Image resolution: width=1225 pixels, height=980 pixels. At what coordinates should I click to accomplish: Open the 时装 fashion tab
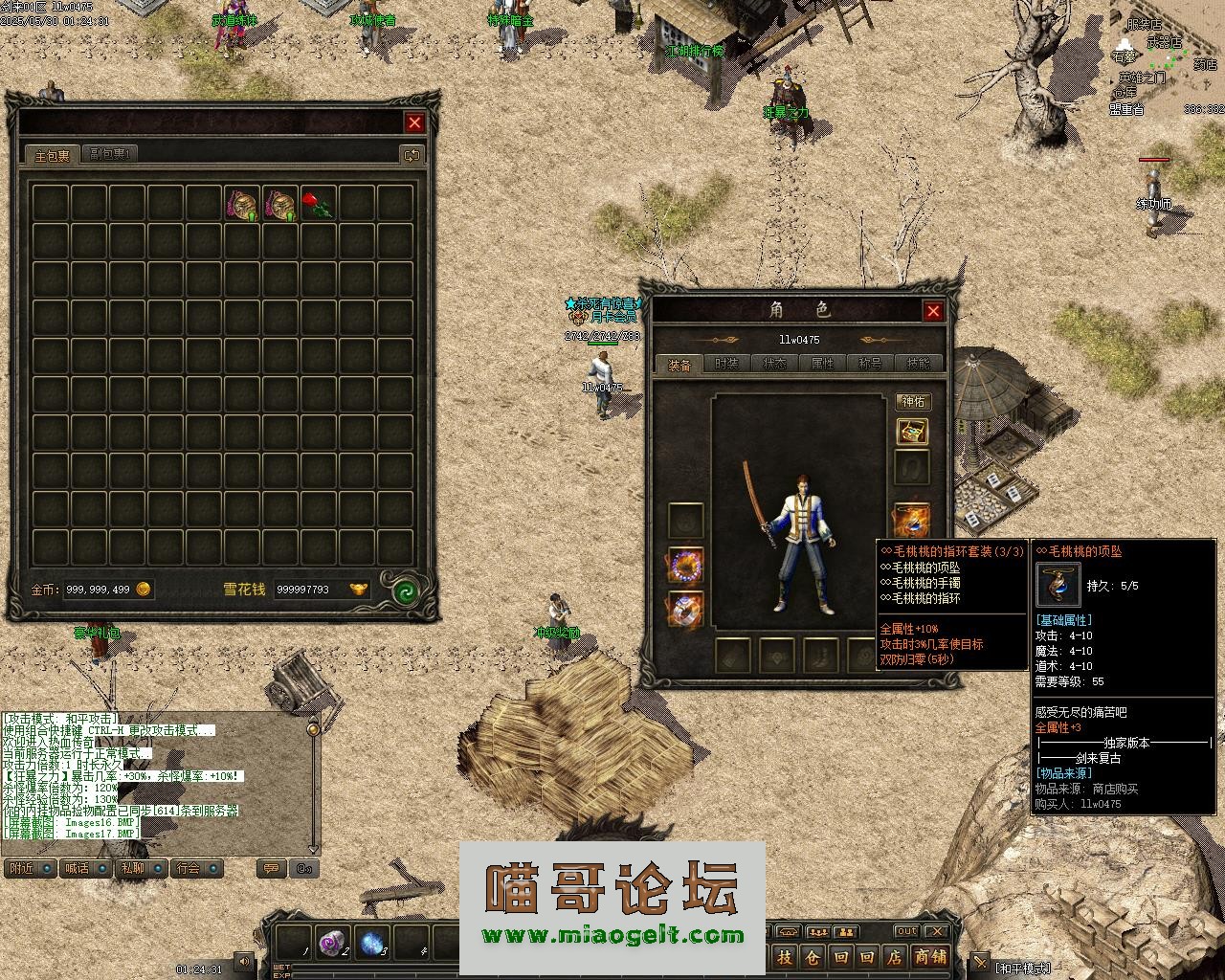[726, 365]
